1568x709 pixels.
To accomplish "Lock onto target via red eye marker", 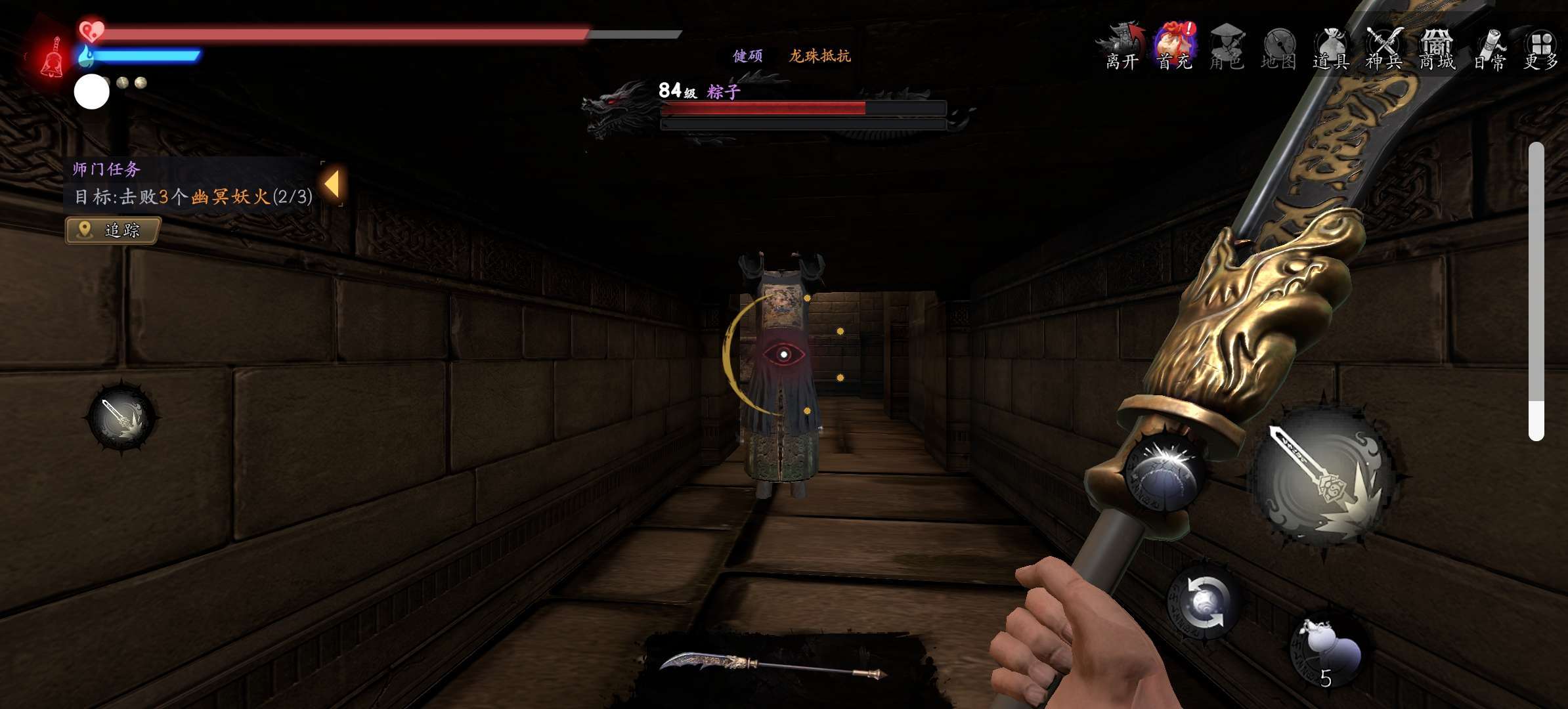I will [783, 354].
